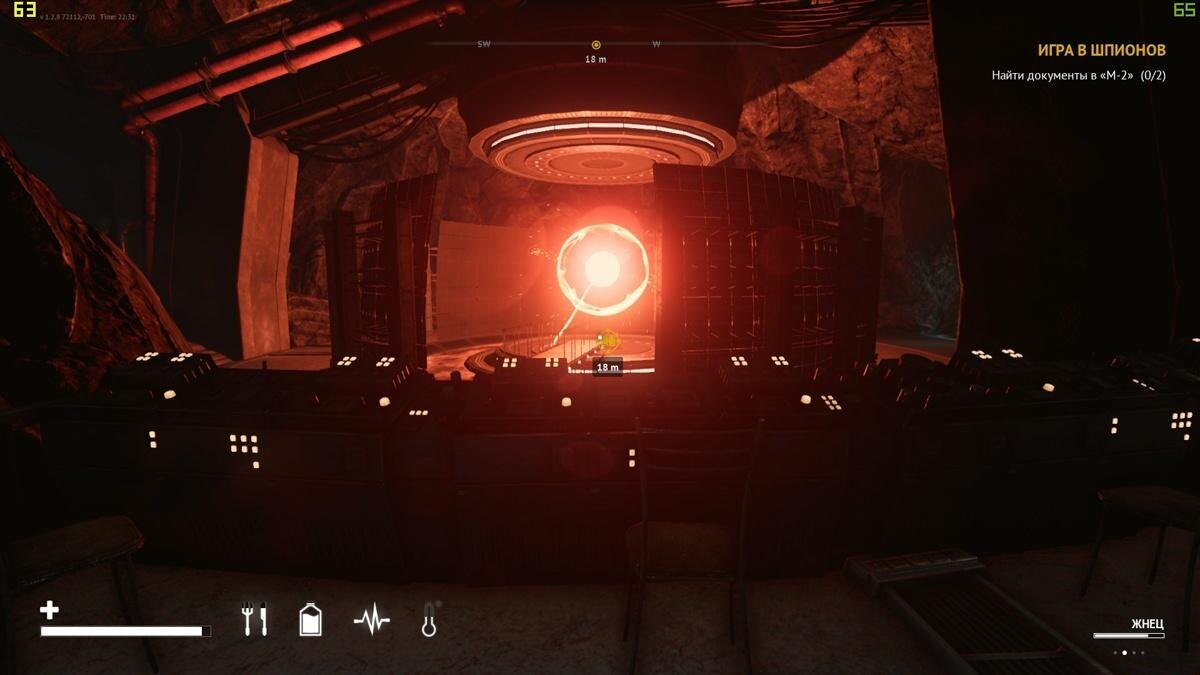Screen dimensions: 1200x675
Task: Click the yellow waypoint marker above 18 m
Action: (x=606, y=342)
